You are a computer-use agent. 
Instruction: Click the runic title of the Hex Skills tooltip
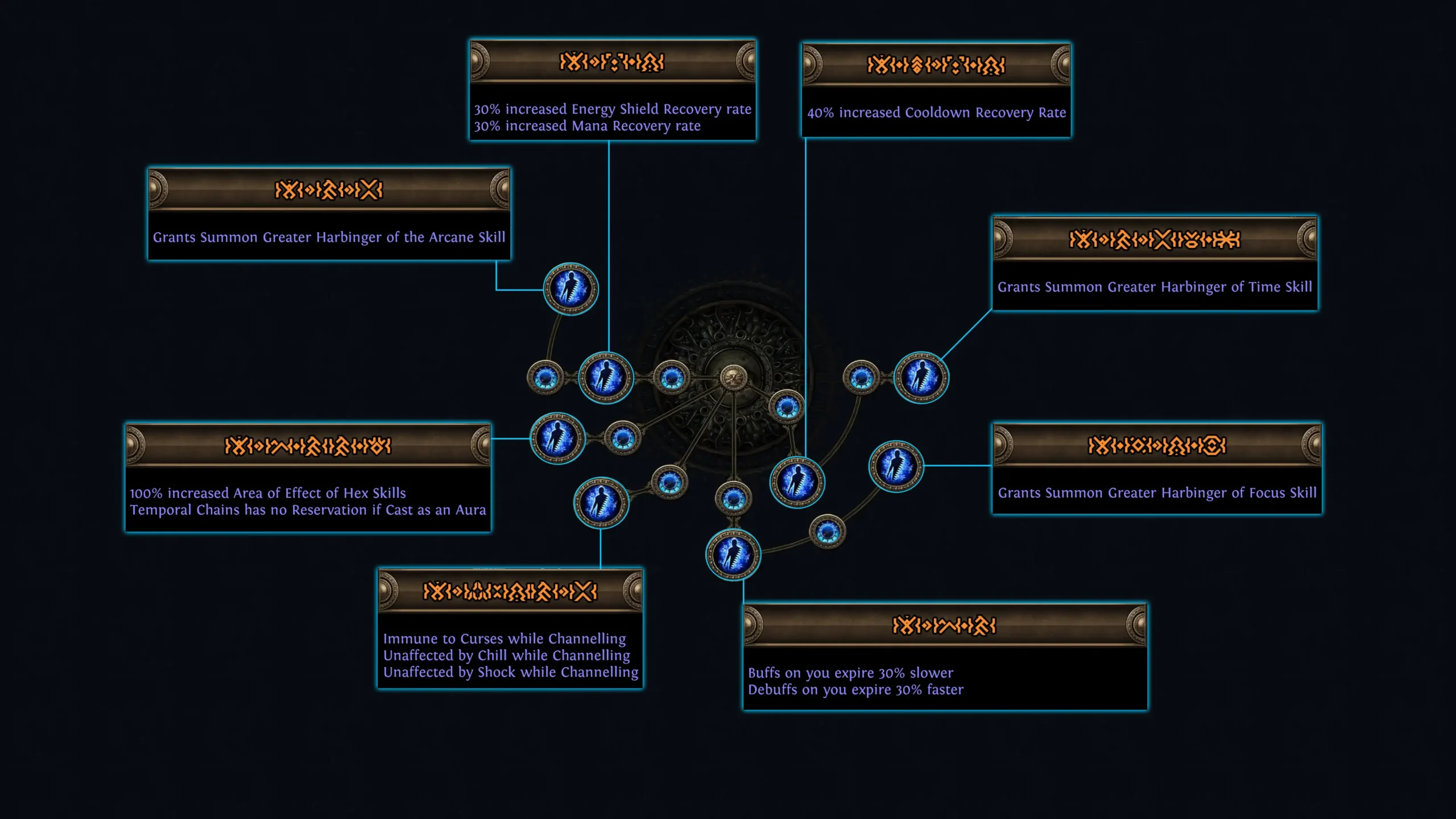pyautogui.click(x=310, y=446)
